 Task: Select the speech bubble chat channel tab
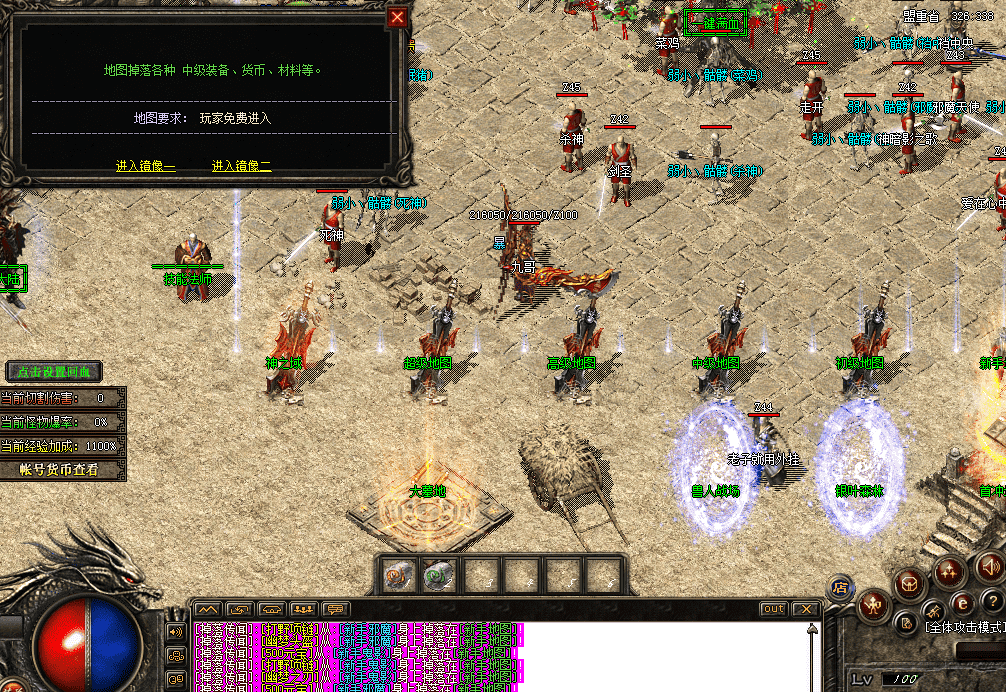tap(336, 609)
